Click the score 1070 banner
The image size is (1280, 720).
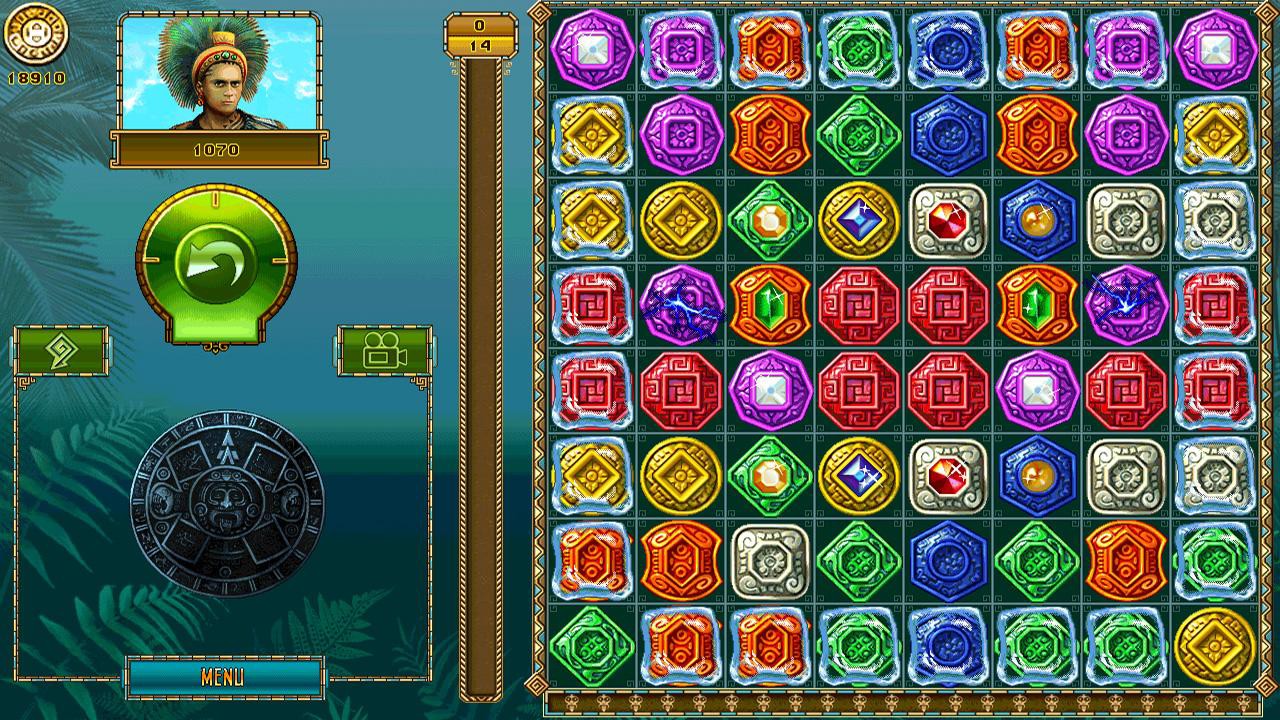tap(220, 150)
